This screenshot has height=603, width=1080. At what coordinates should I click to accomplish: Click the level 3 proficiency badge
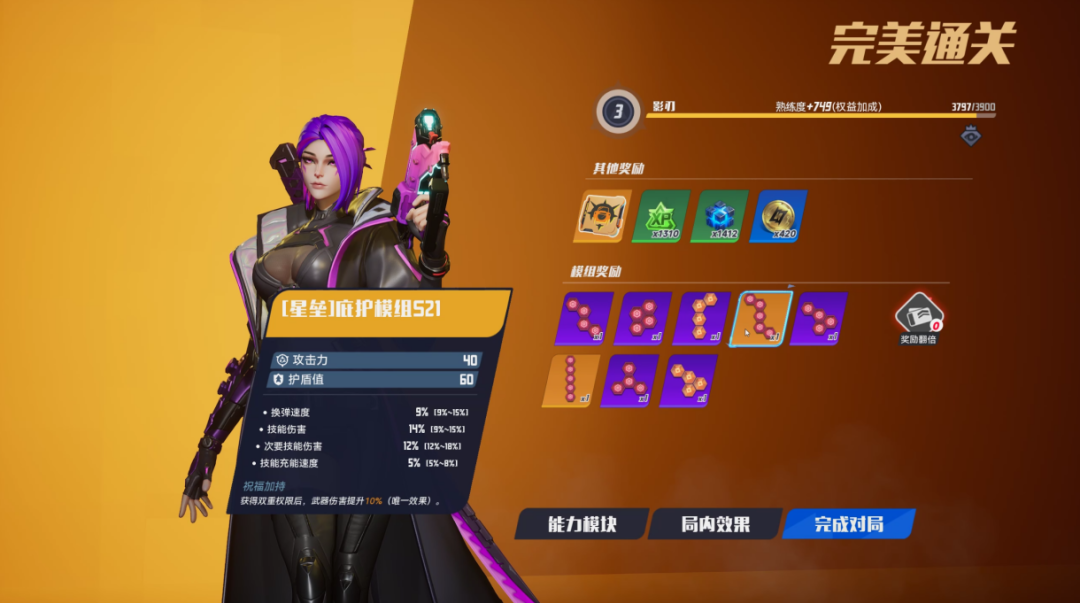pyautogui.click(x=618, y=111)
